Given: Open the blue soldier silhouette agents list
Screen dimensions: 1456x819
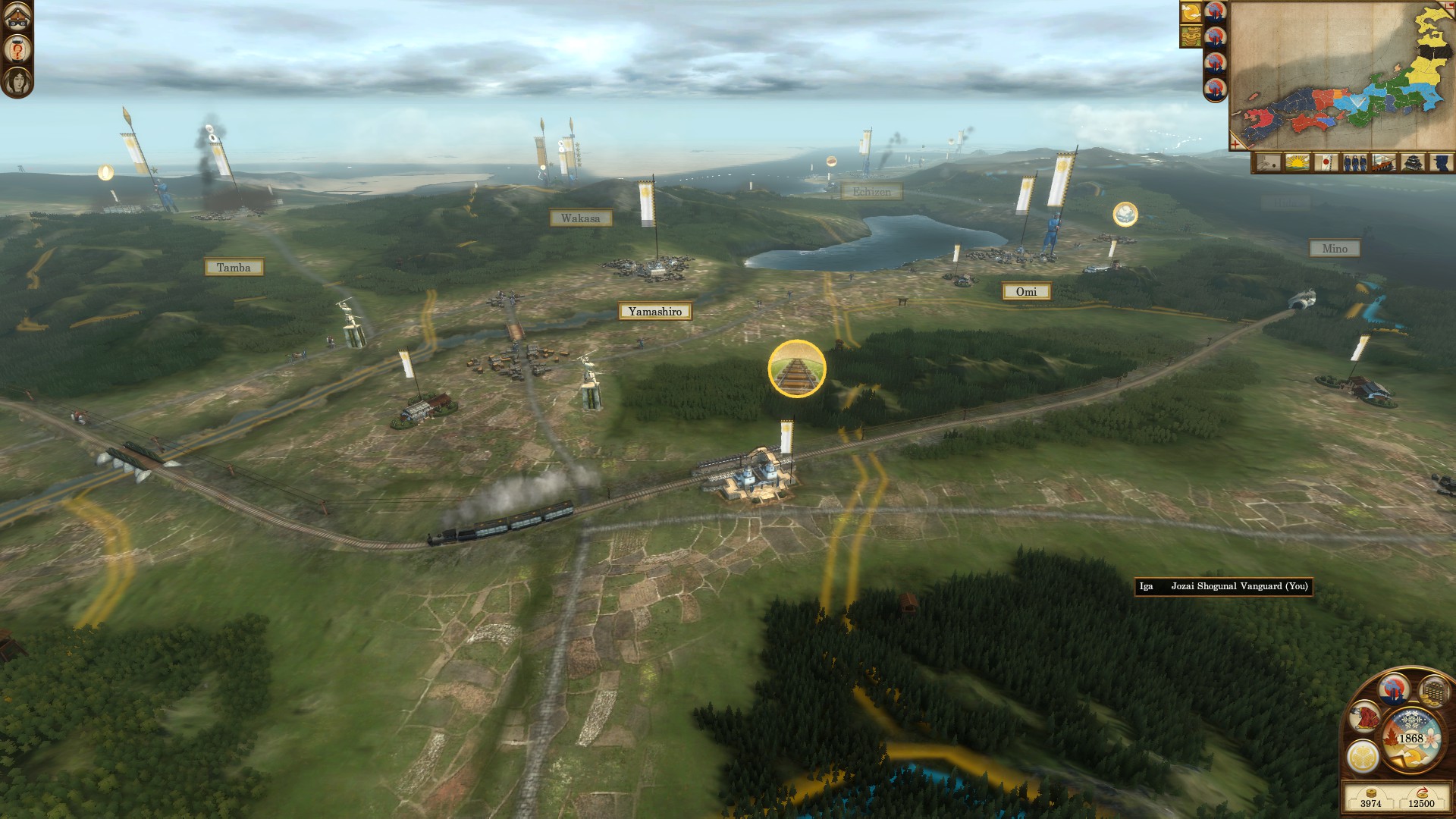Looking at the screenshot, I should (1440, 162).
